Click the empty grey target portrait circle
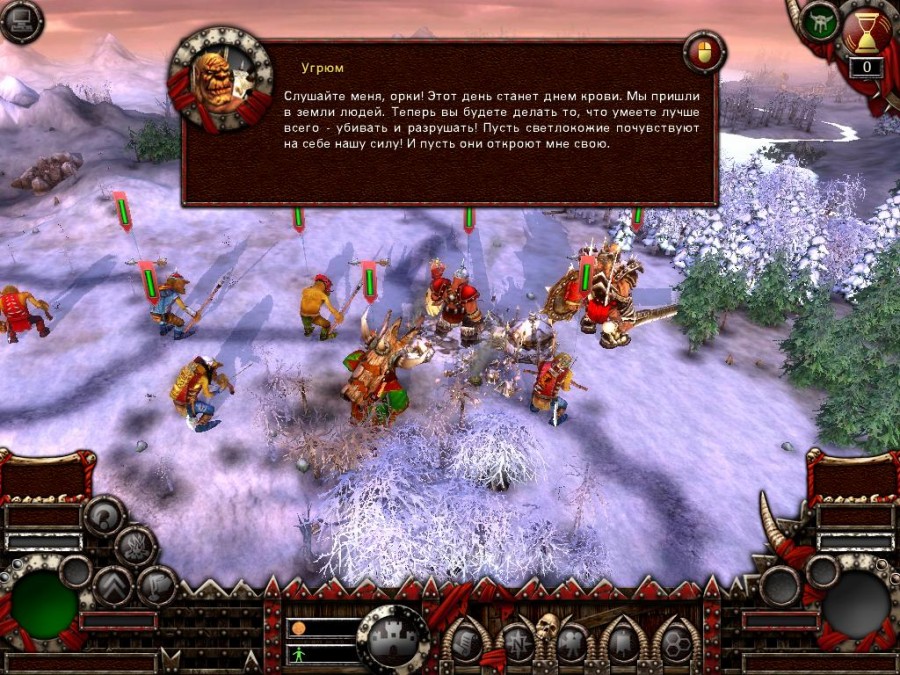The image size is (900, 675). [x=856, y=606]
